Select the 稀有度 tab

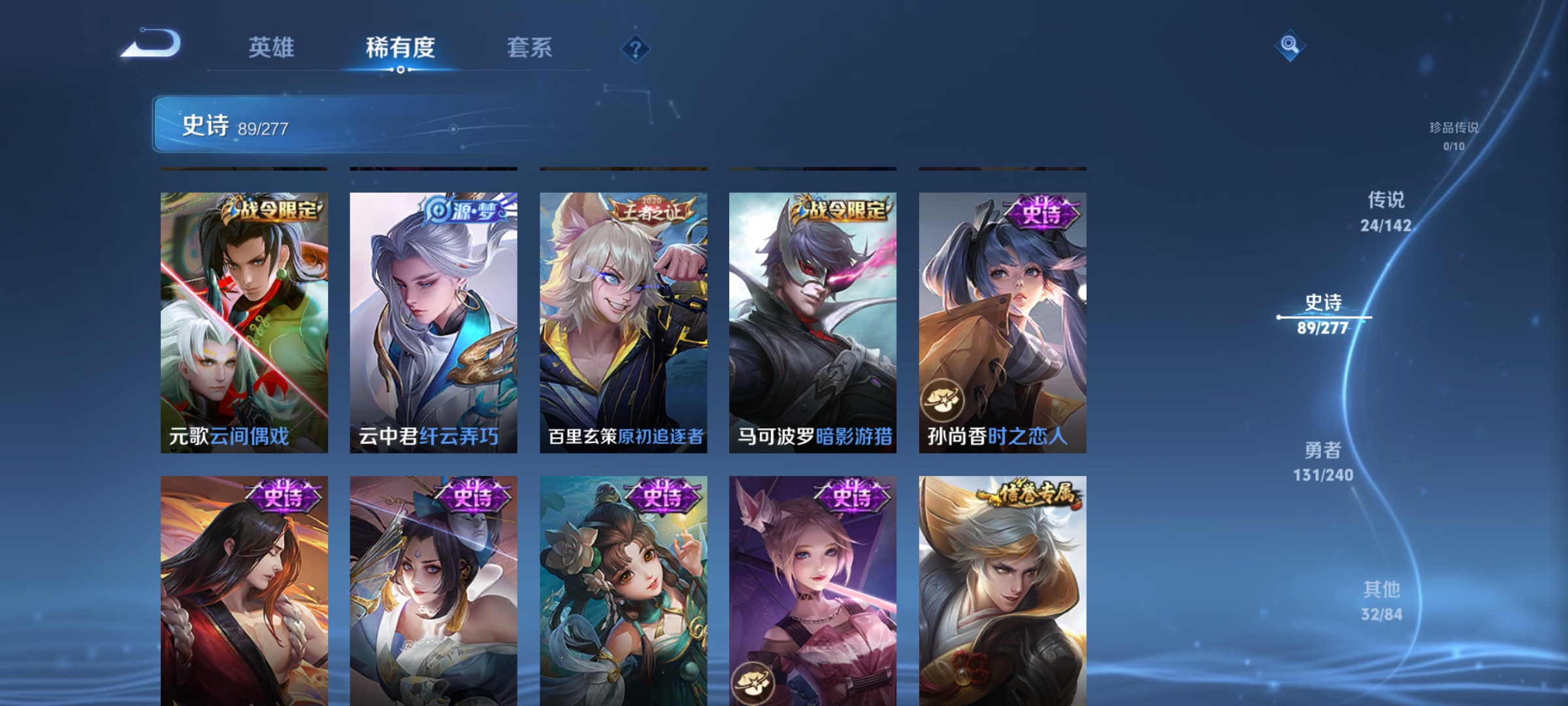[401, 47]
